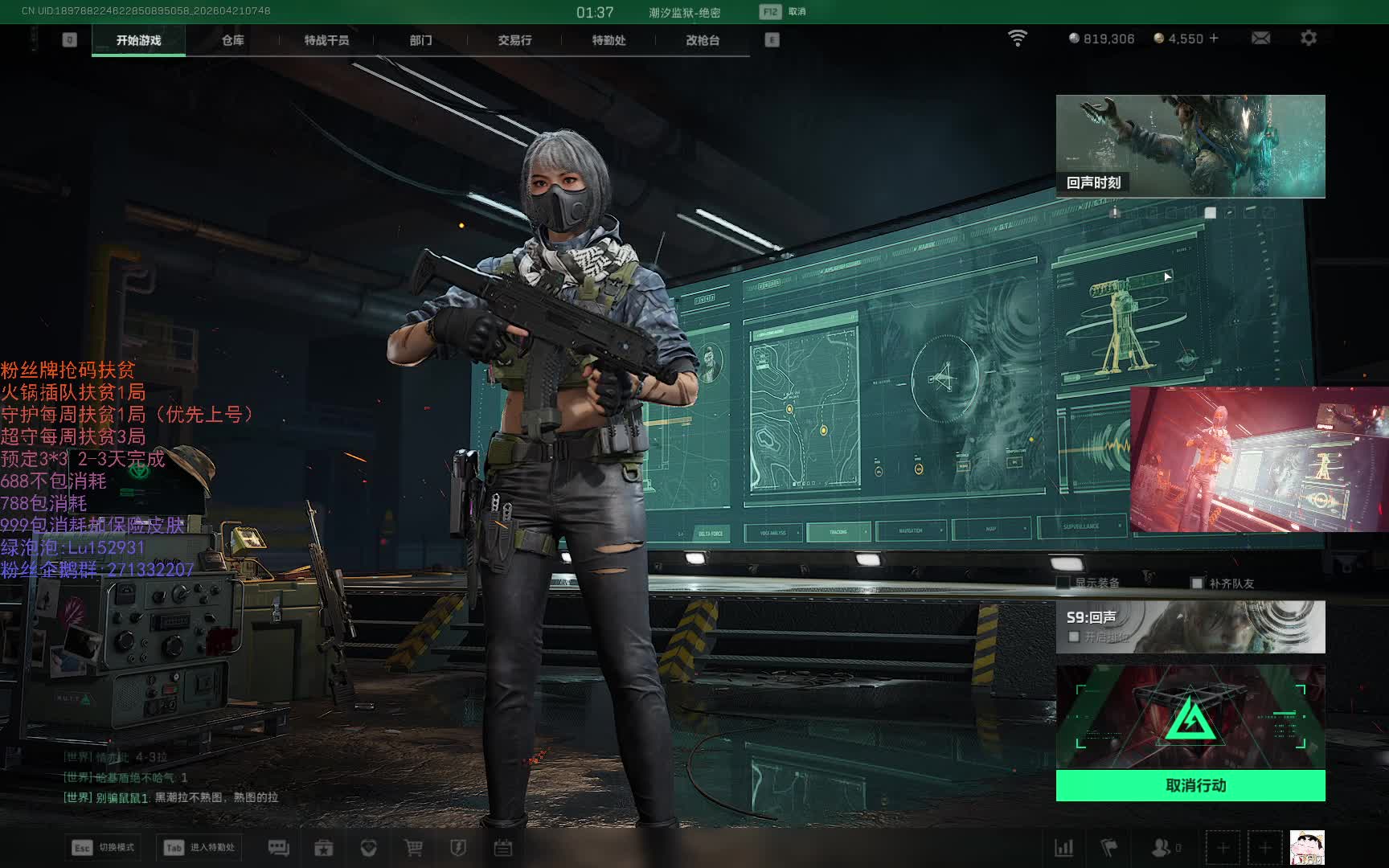1389x868 pixels.
Task: Open the shopping cart store icon
Action: click(x=413, y=848)
